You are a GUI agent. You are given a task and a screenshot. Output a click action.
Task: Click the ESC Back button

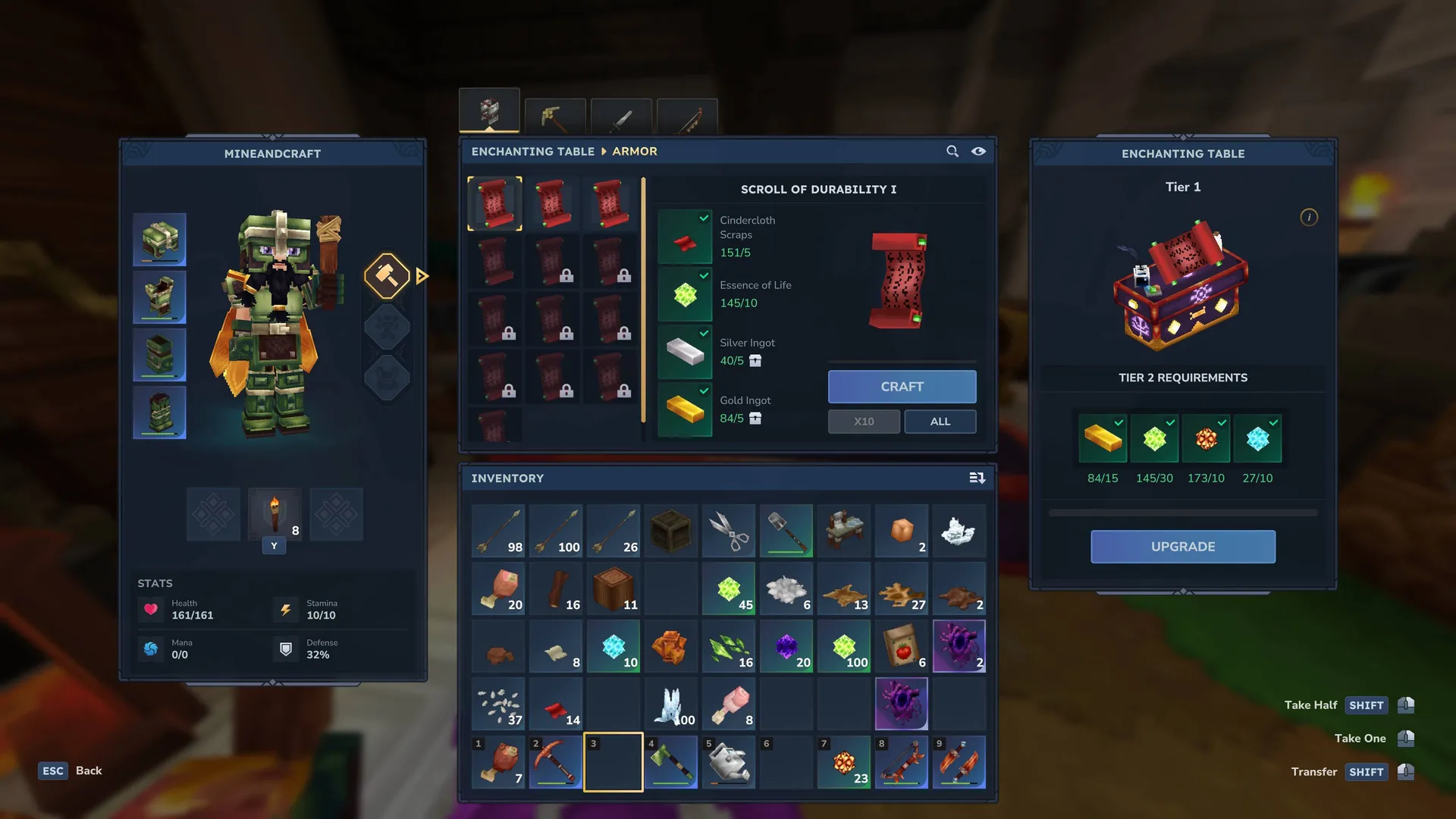pos(71,771)
